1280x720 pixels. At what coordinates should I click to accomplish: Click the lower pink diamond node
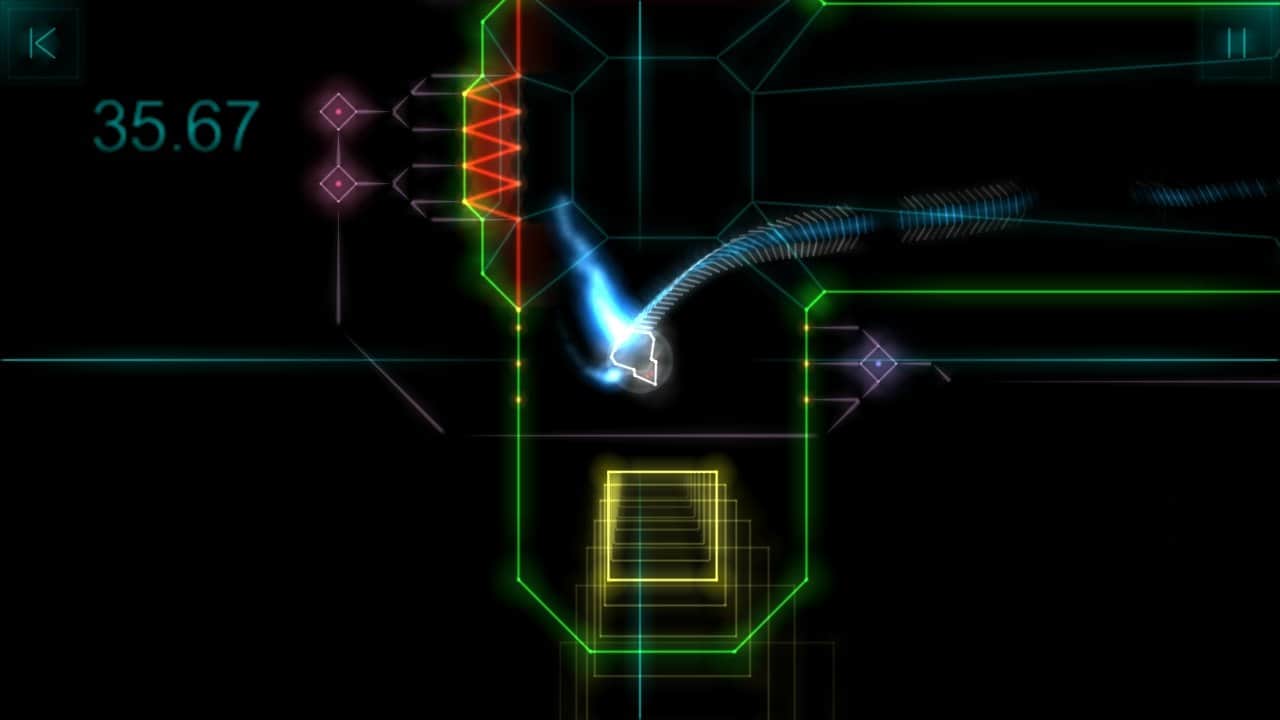340,185
